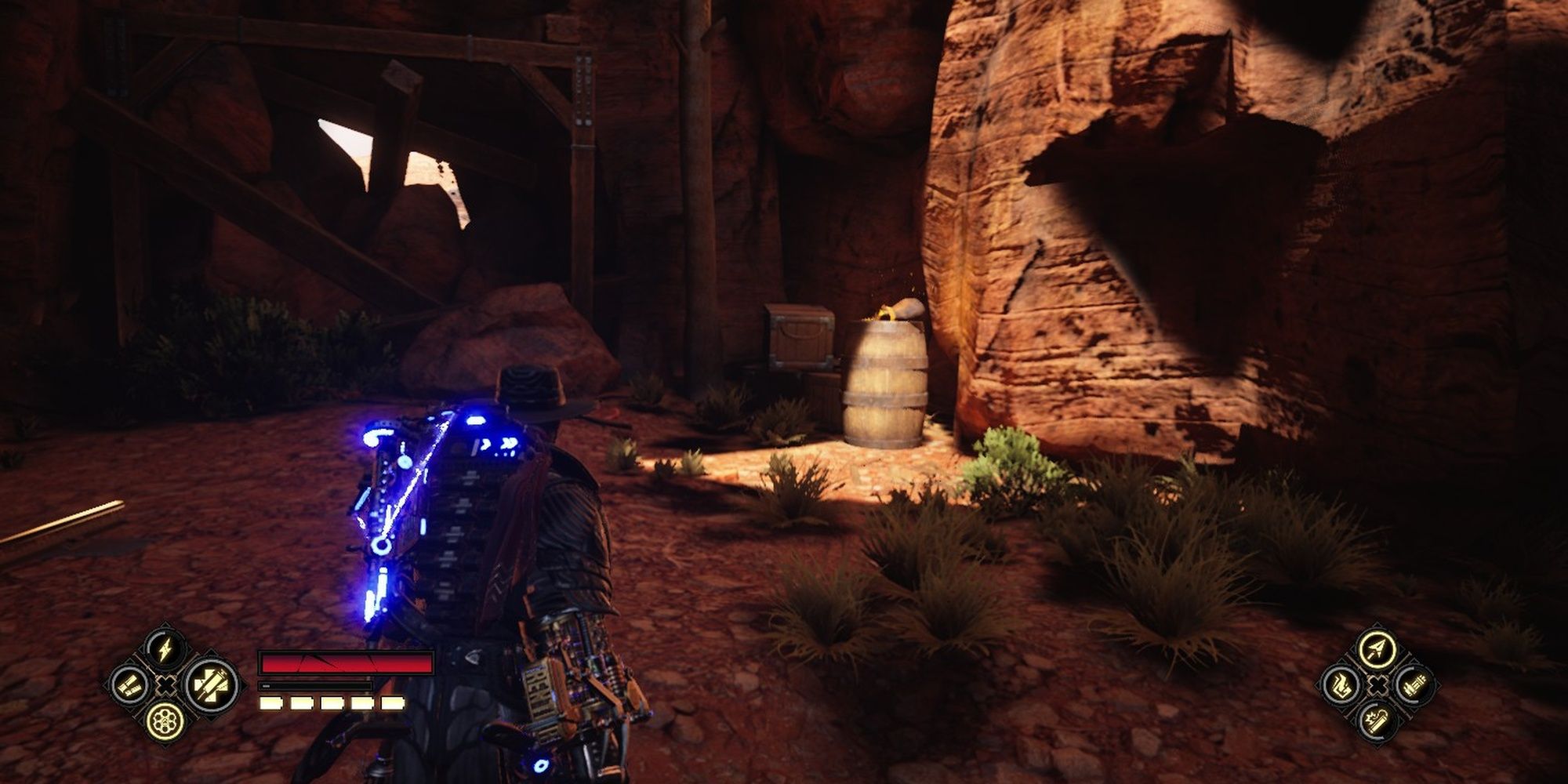Activate the lightning bolt ability icon
The width and height of the screenshot is (1568, 784).
165,650
